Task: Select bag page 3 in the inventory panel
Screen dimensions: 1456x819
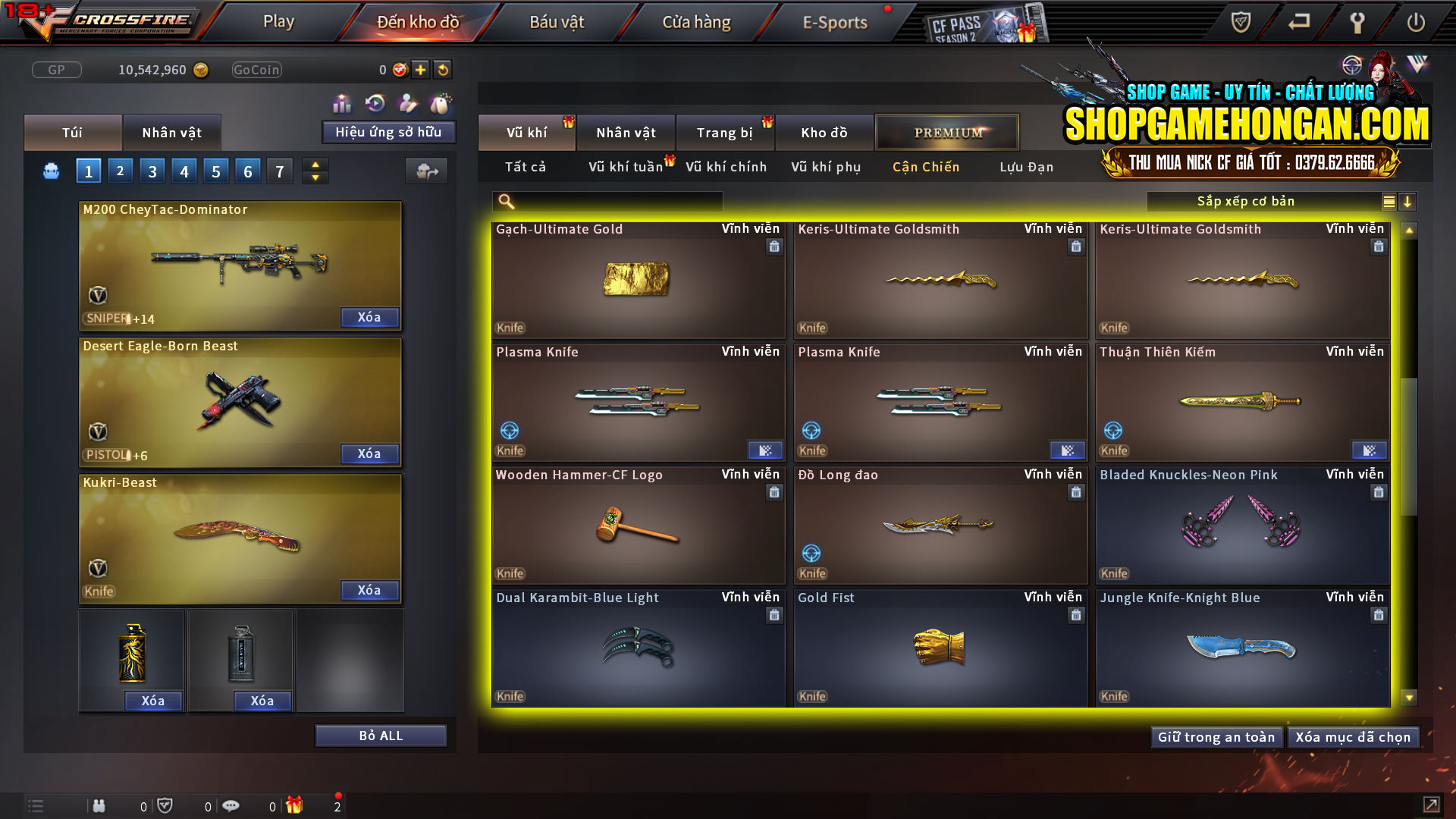Action: tap(152, 171)
